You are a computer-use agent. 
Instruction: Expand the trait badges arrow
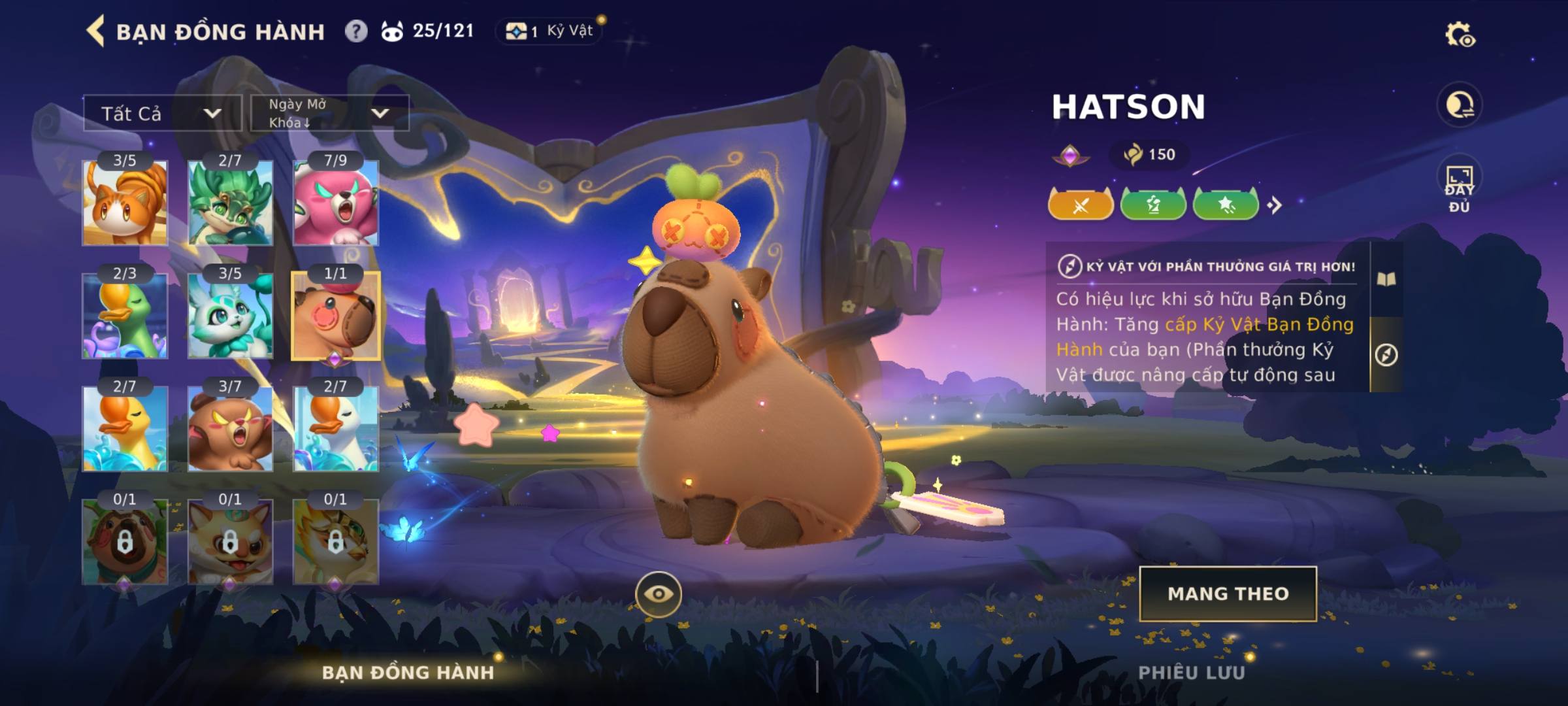coord(1275,205)
